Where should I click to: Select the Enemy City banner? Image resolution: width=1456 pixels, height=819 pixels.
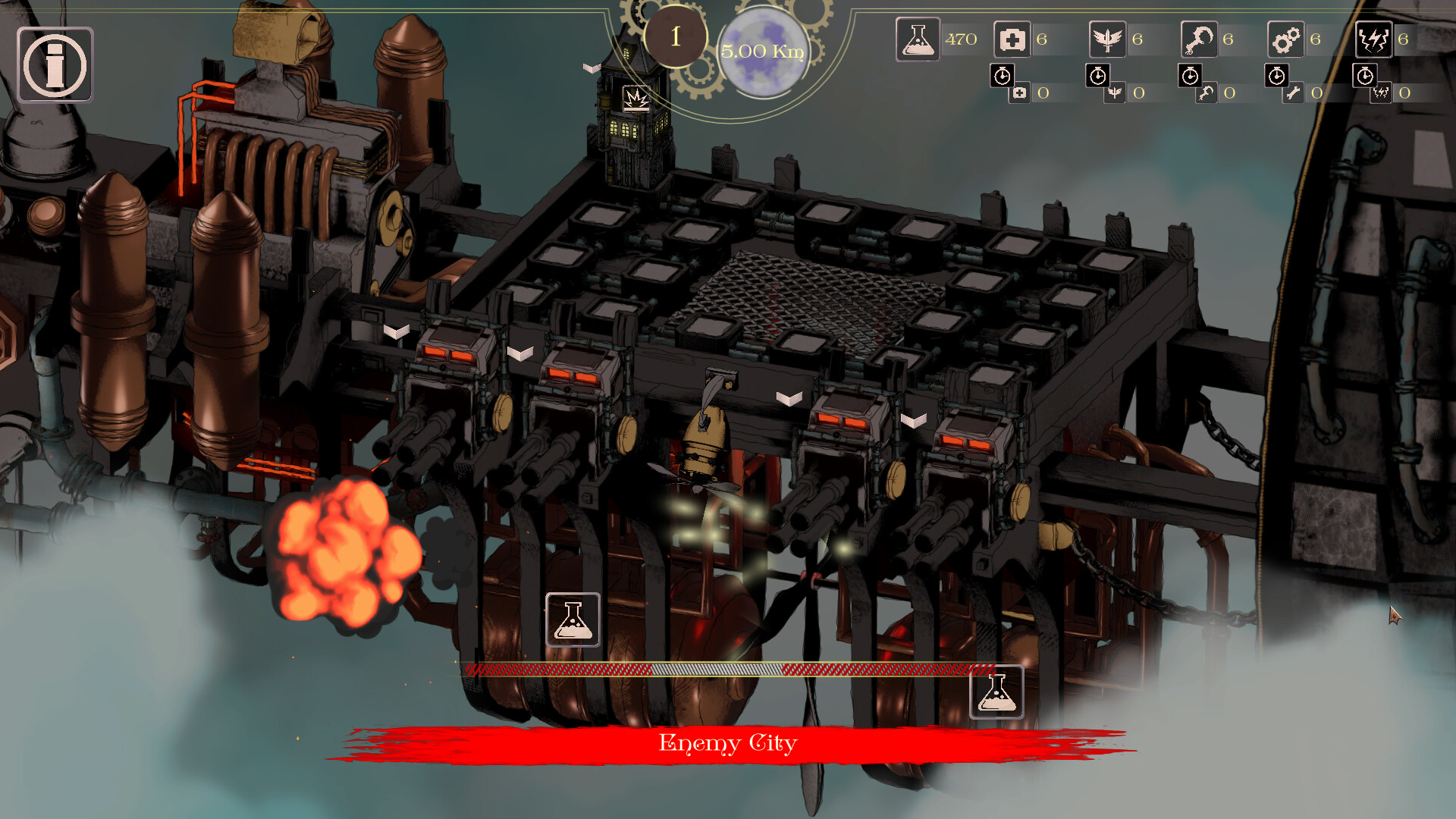pyautogui.click(x=728, y=743)
